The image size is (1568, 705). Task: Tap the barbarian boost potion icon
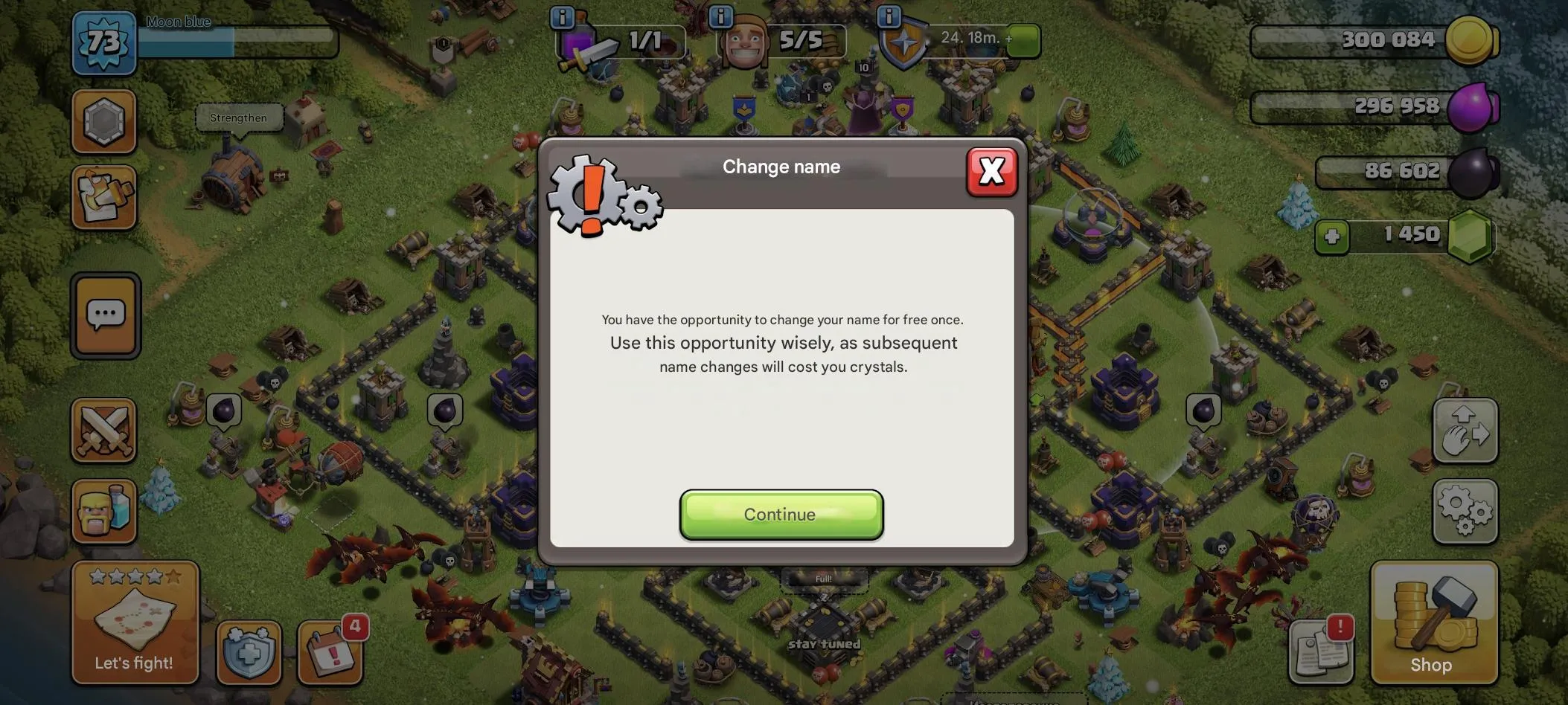coord(104,511)
